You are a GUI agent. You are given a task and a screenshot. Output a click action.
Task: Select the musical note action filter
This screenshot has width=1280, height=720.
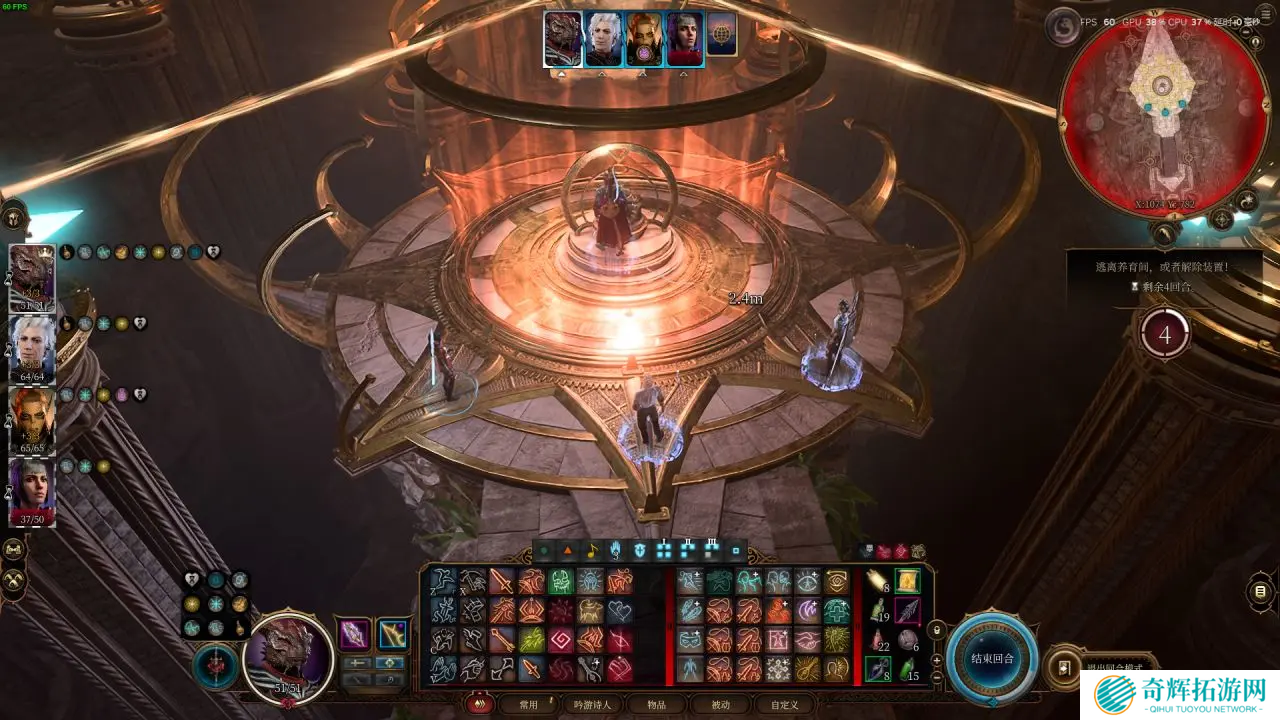click(592, 550)
